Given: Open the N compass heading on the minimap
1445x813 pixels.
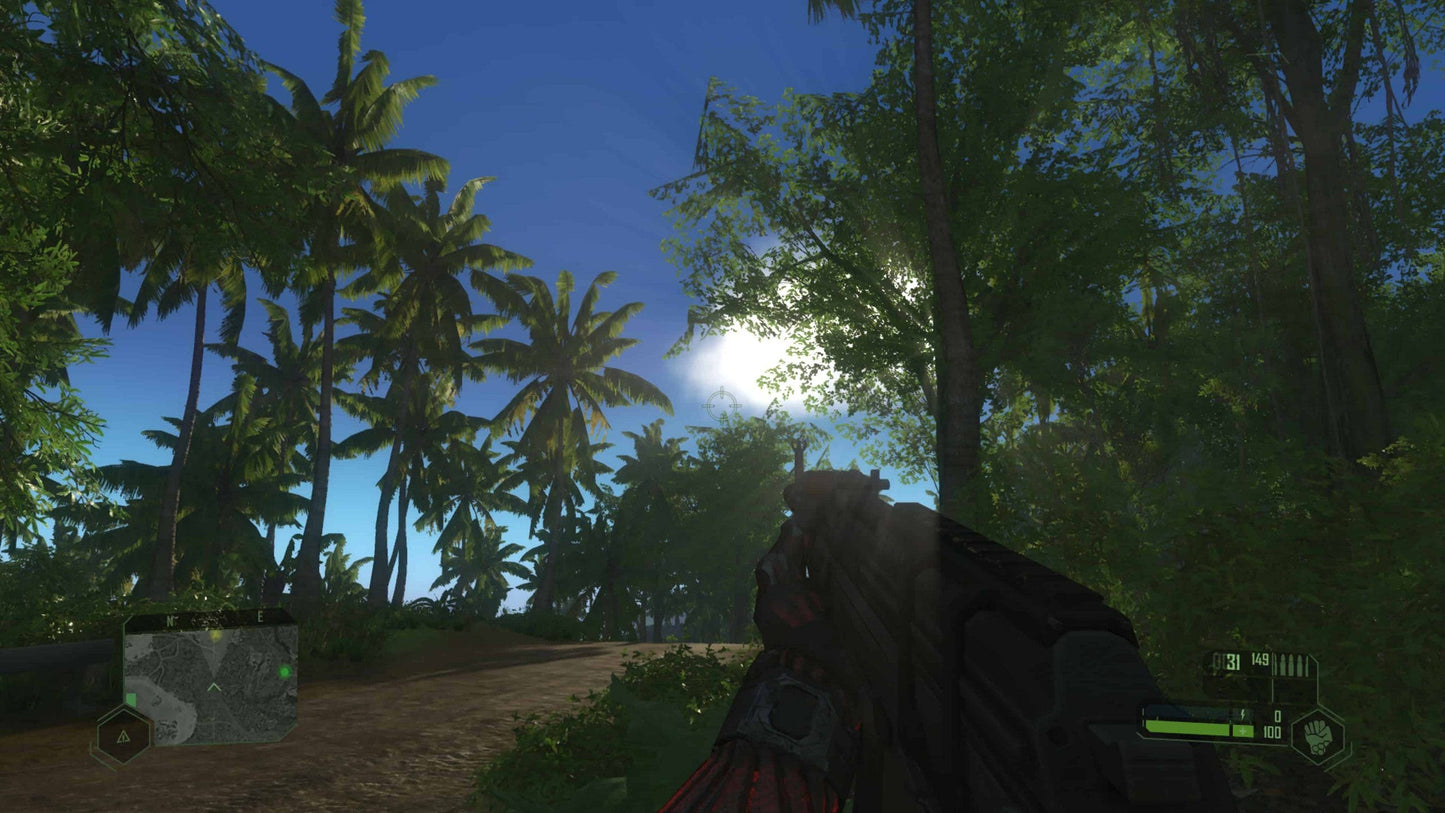Looking at the screenshot, I should click(170, 620).
